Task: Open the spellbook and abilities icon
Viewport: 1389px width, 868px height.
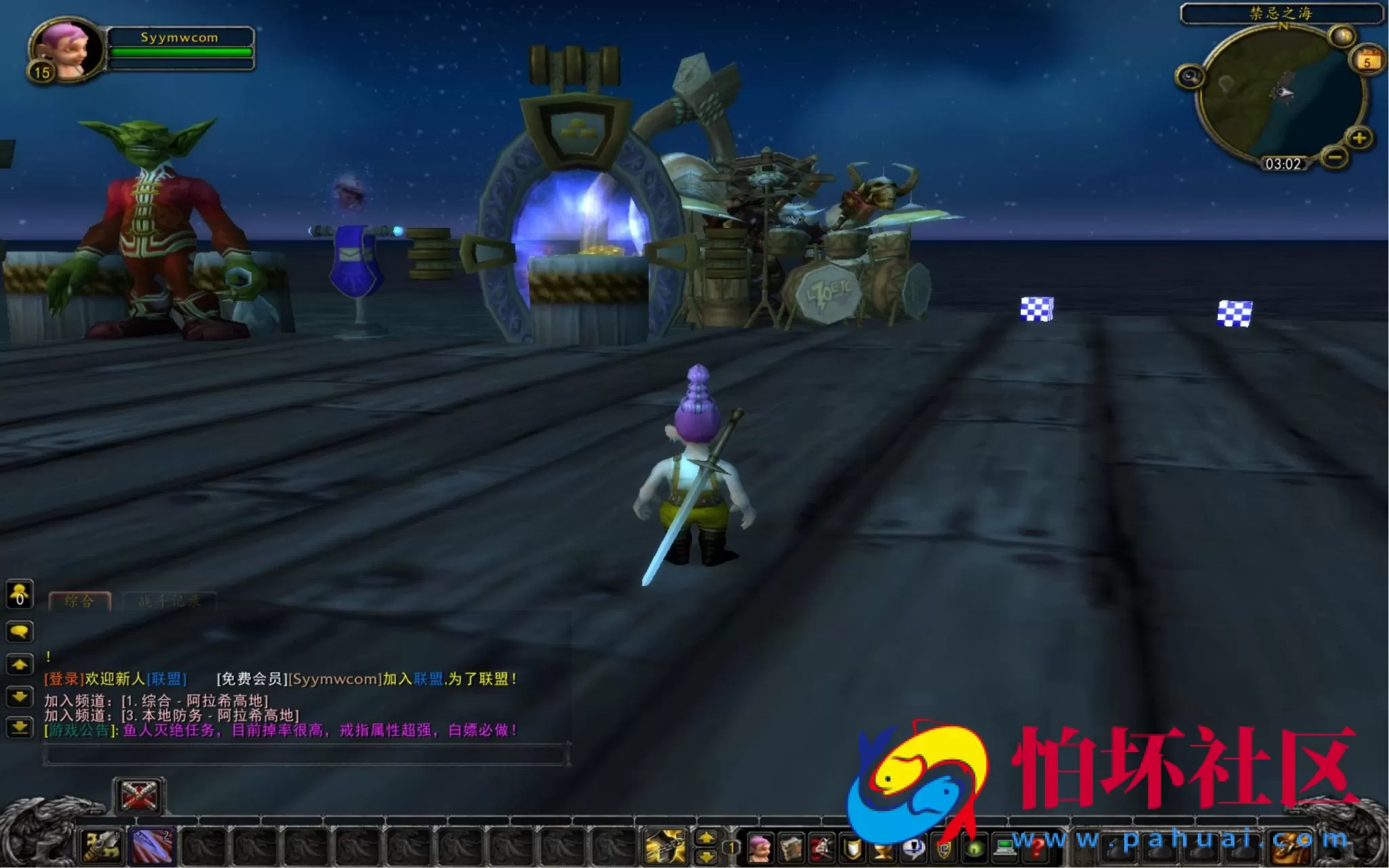Action: pyautogui.click(x=791, y=850)
